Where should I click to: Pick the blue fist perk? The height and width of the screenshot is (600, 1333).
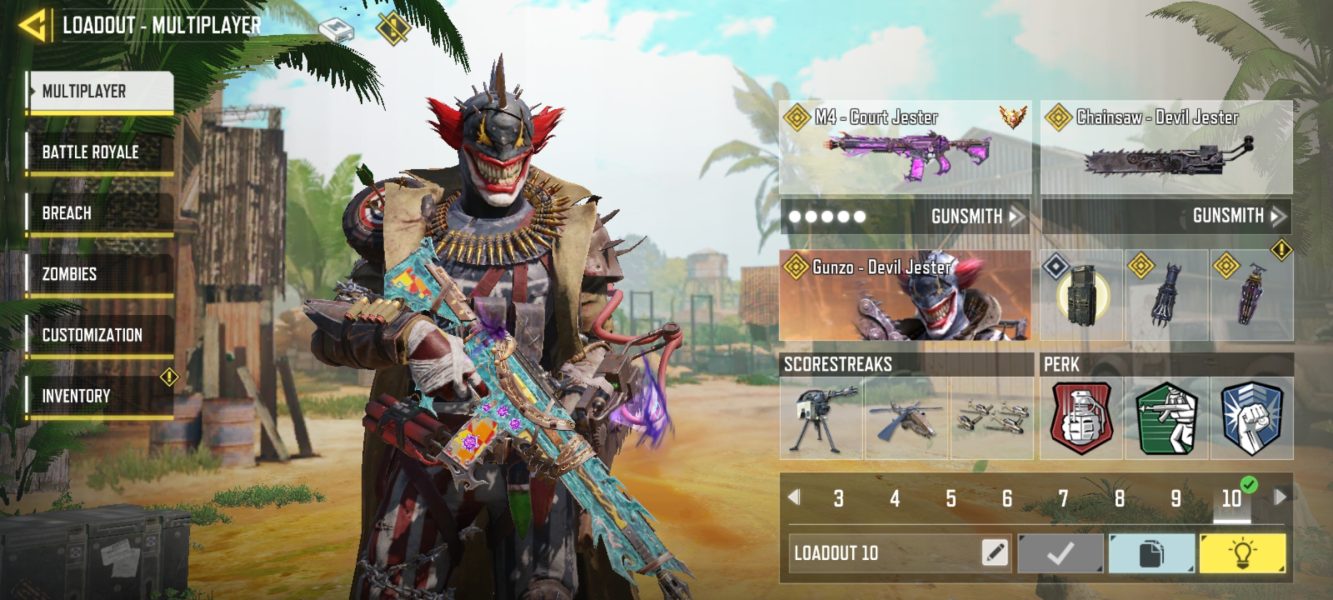click(x=1251, y=418)
